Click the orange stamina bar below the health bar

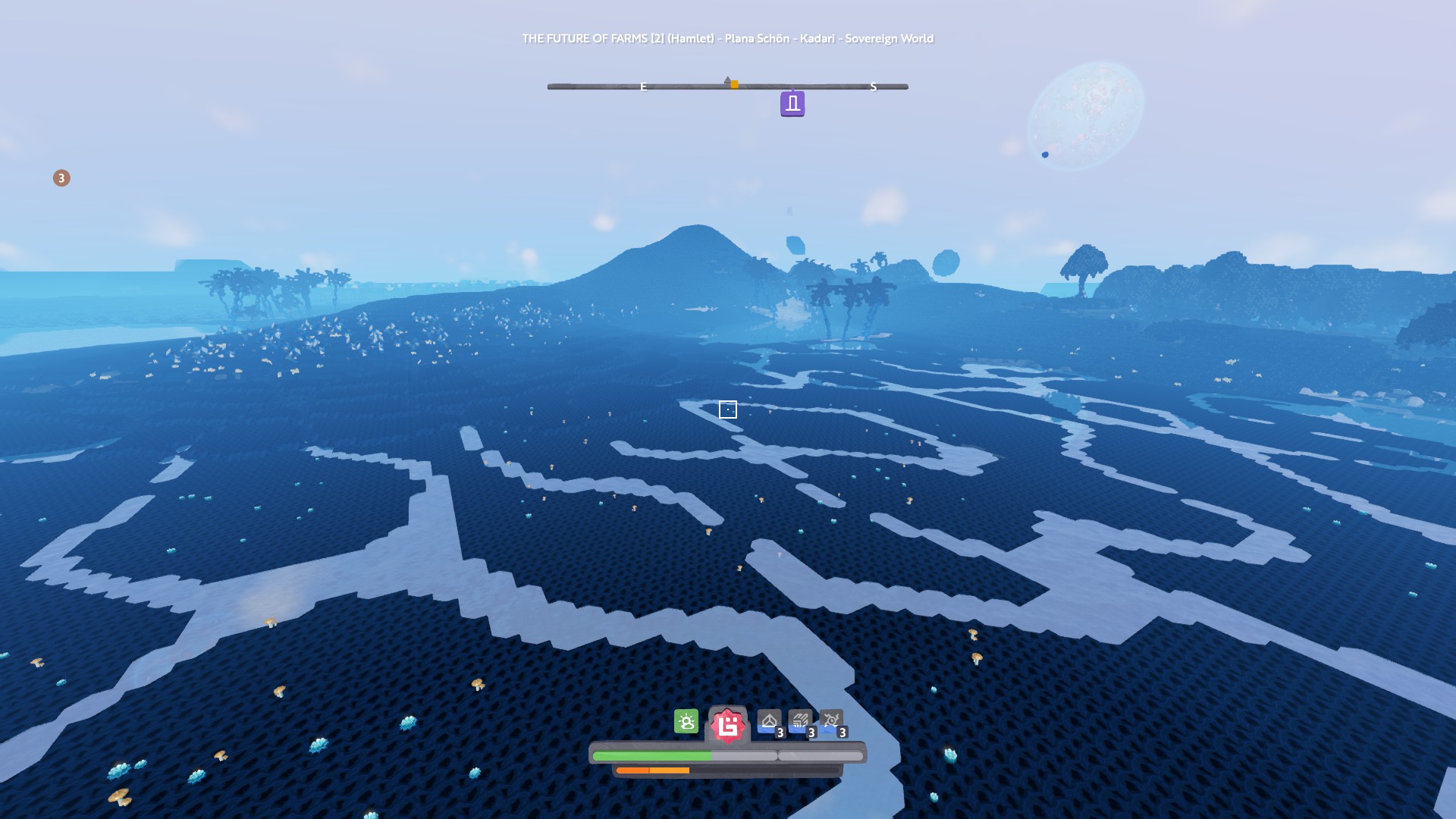click(x=654, y=770)
